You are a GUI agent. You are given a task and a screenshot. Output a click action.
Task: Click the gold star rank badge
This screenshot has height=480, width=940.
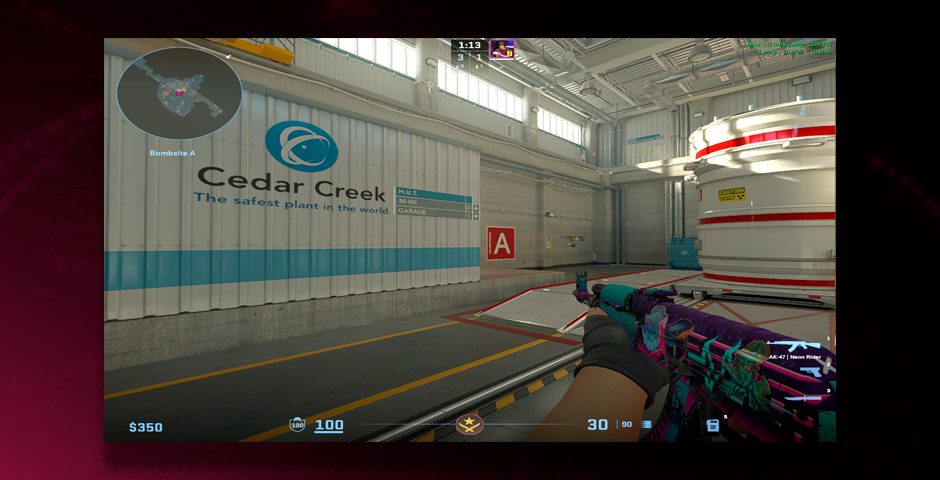pos(469,425)
